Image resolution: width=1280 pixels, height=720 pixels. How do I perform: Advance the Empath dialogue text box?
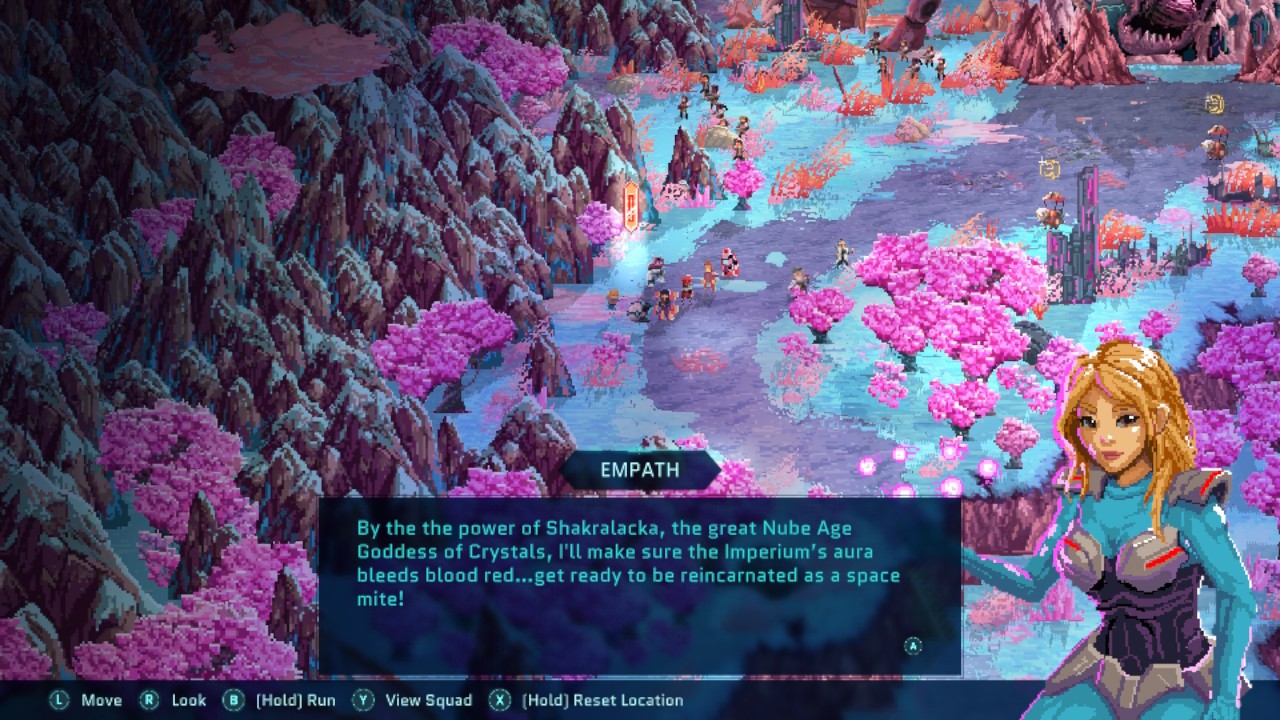pyautogui.click(x=912, y=646)
